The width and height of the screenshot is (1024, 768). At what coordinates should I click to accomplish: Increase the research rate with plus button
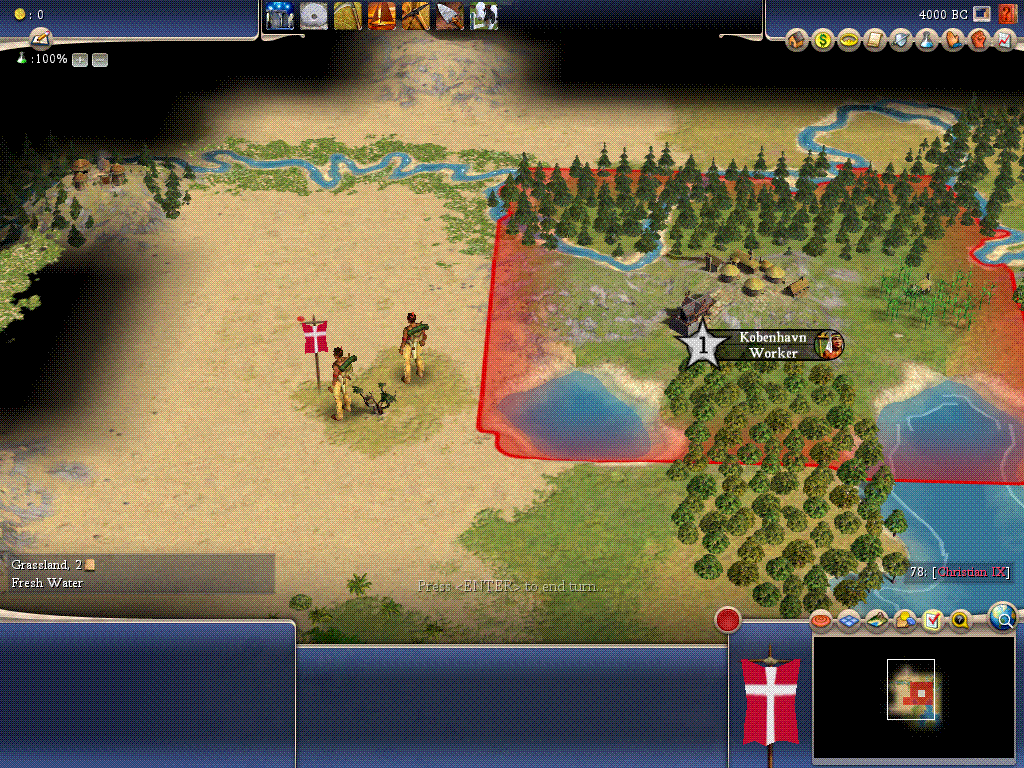pyautogui.click(x=80, y=60)
